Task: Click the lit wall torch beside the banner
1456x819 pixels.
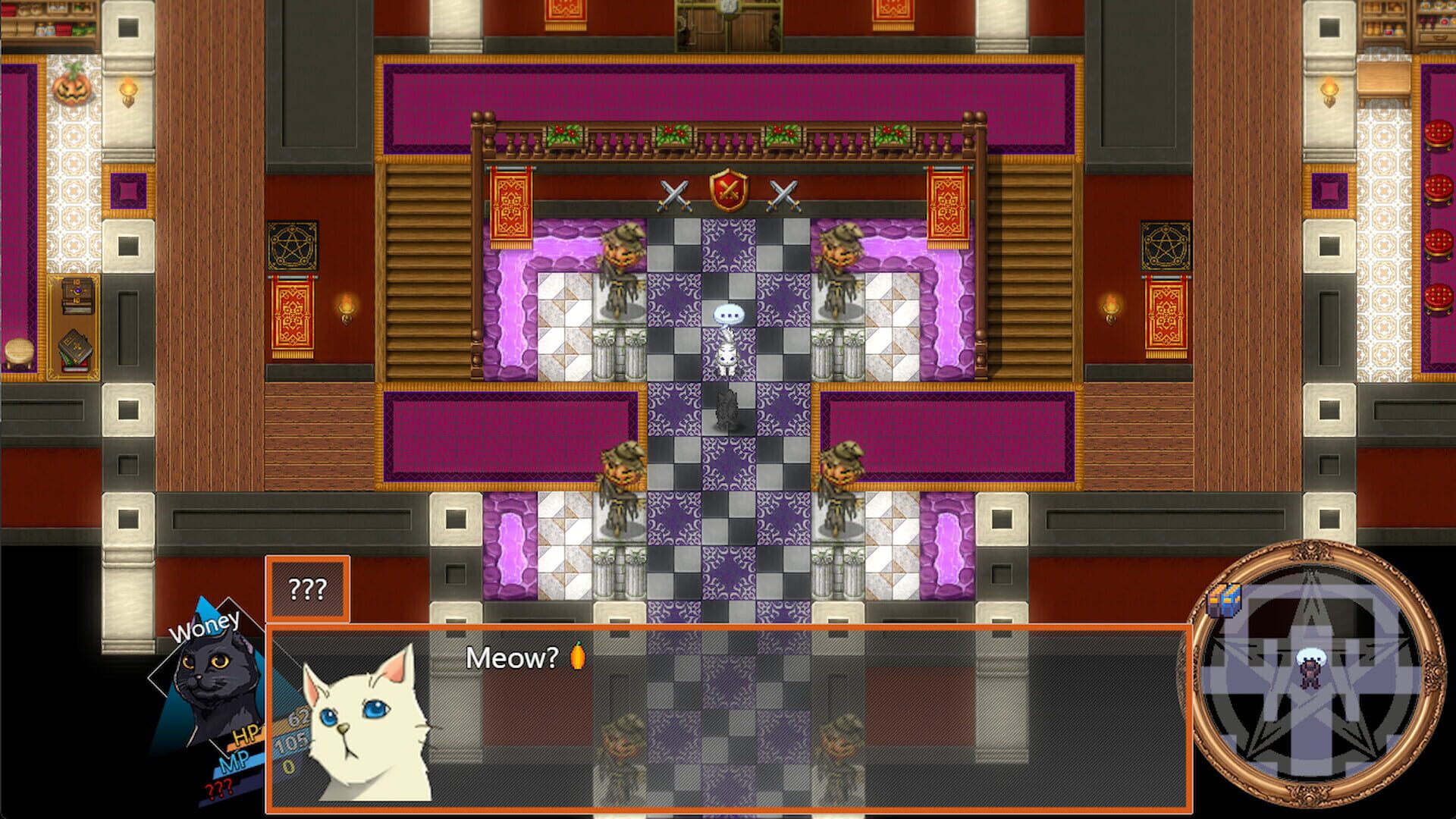Action: click(x=345, y=307)
